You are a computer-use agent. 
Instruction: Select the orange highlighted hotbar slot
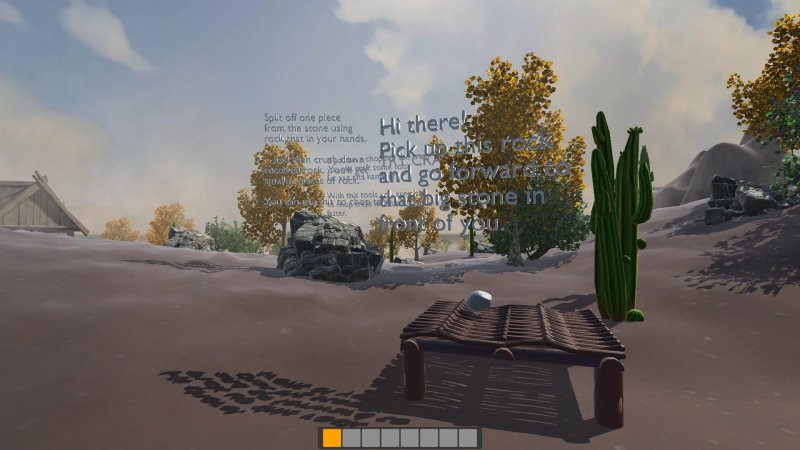332,438
